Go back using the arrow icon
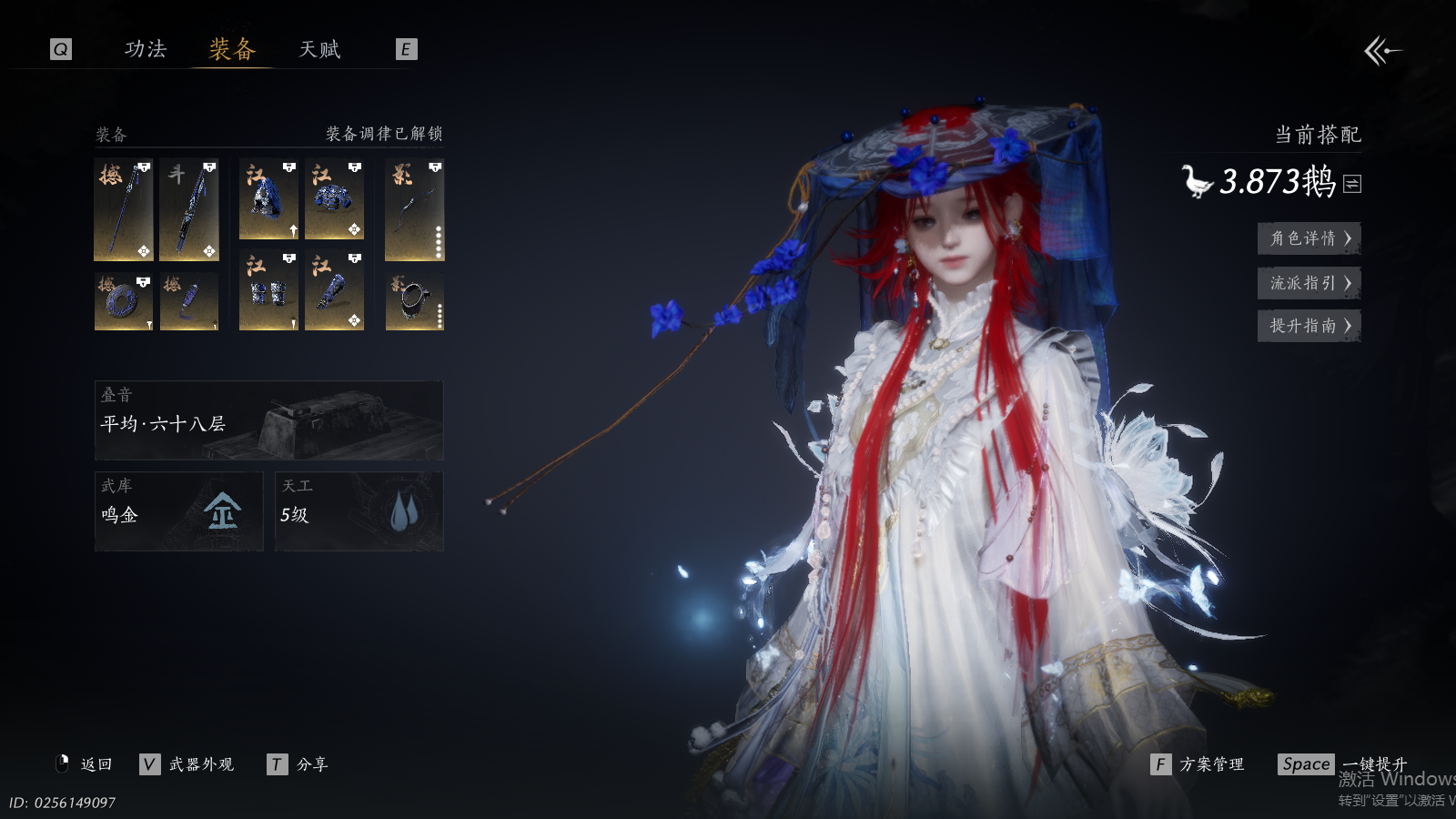 click(x=1381, y=51)
